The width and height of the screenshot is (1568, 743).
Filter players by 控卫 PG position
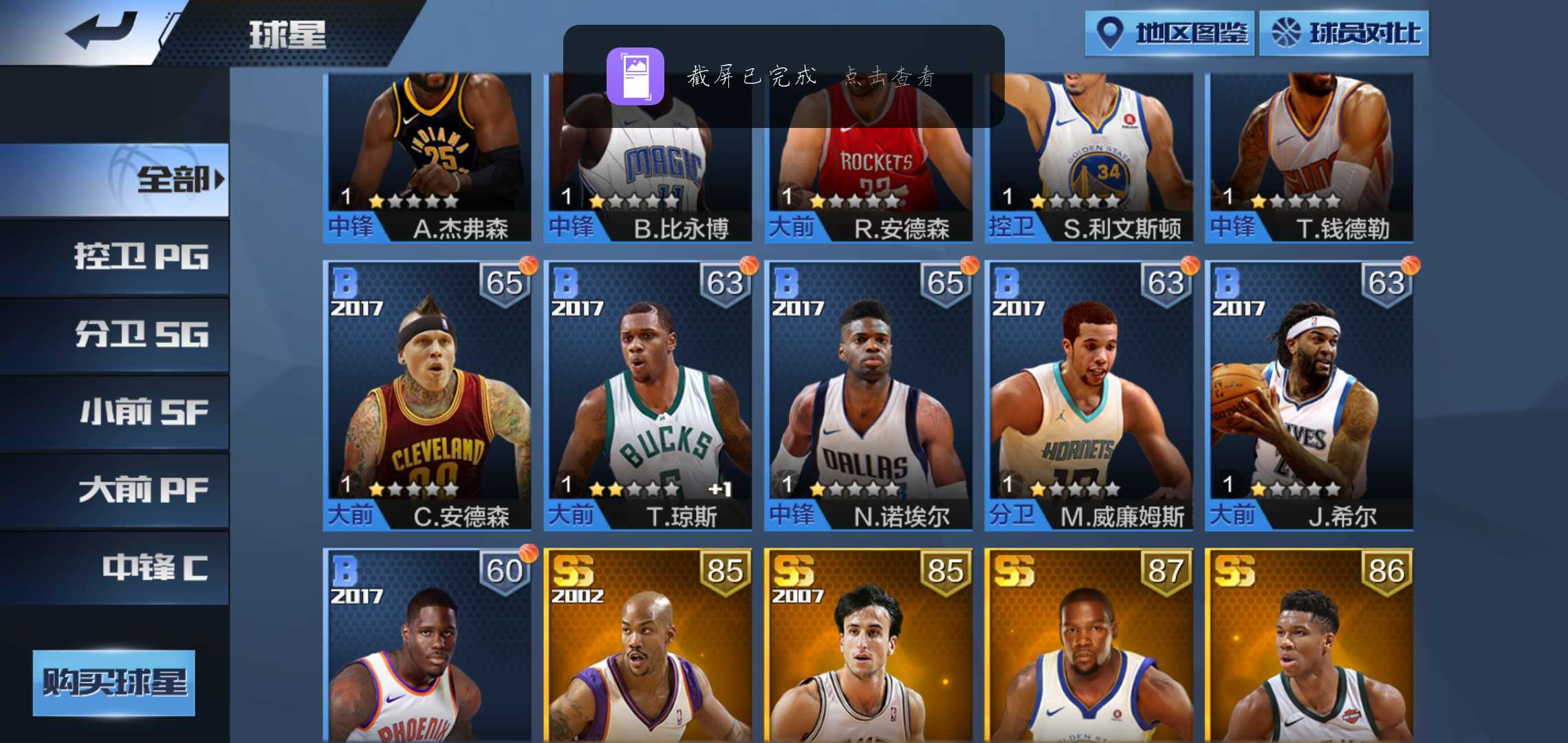coord(141,258)
